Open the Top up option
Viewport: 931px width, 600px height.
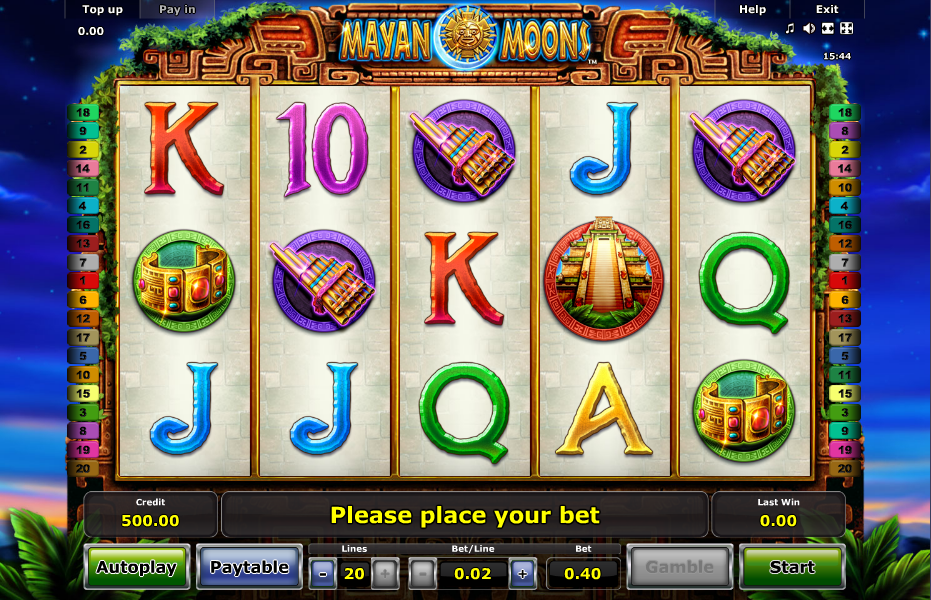[102, 9]
